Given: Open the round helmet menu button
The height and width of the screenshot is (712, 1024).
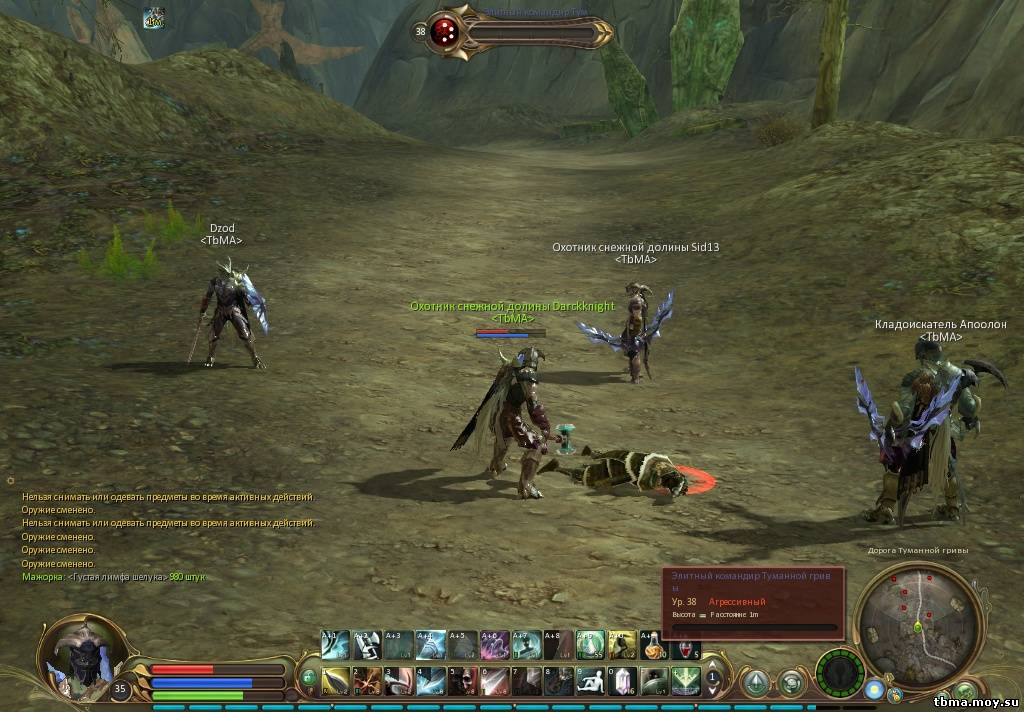Looking at the screenshot, I should 791,682.
